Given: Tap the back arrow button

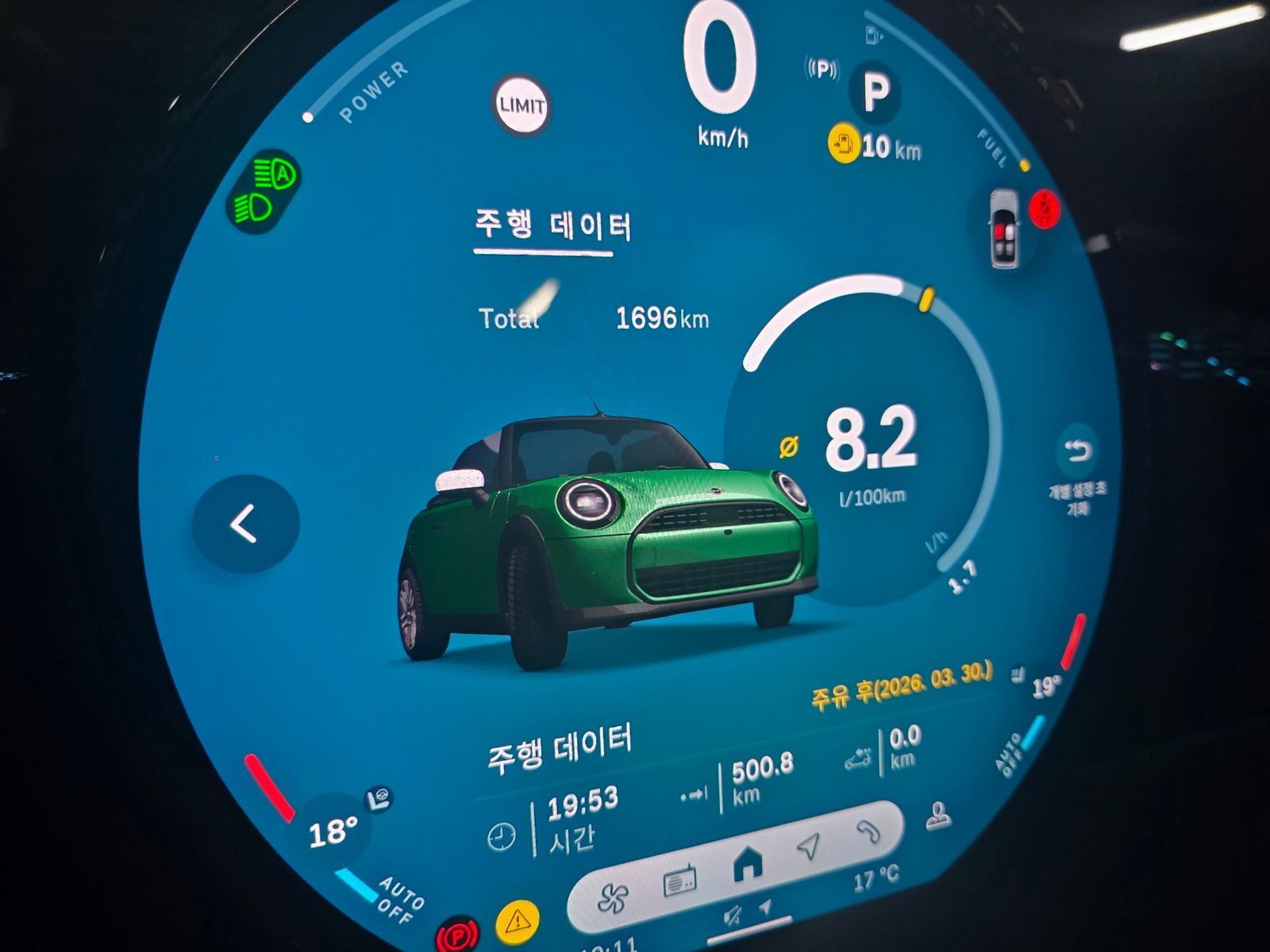Looking at the screenshot, I should click(245, 524).
